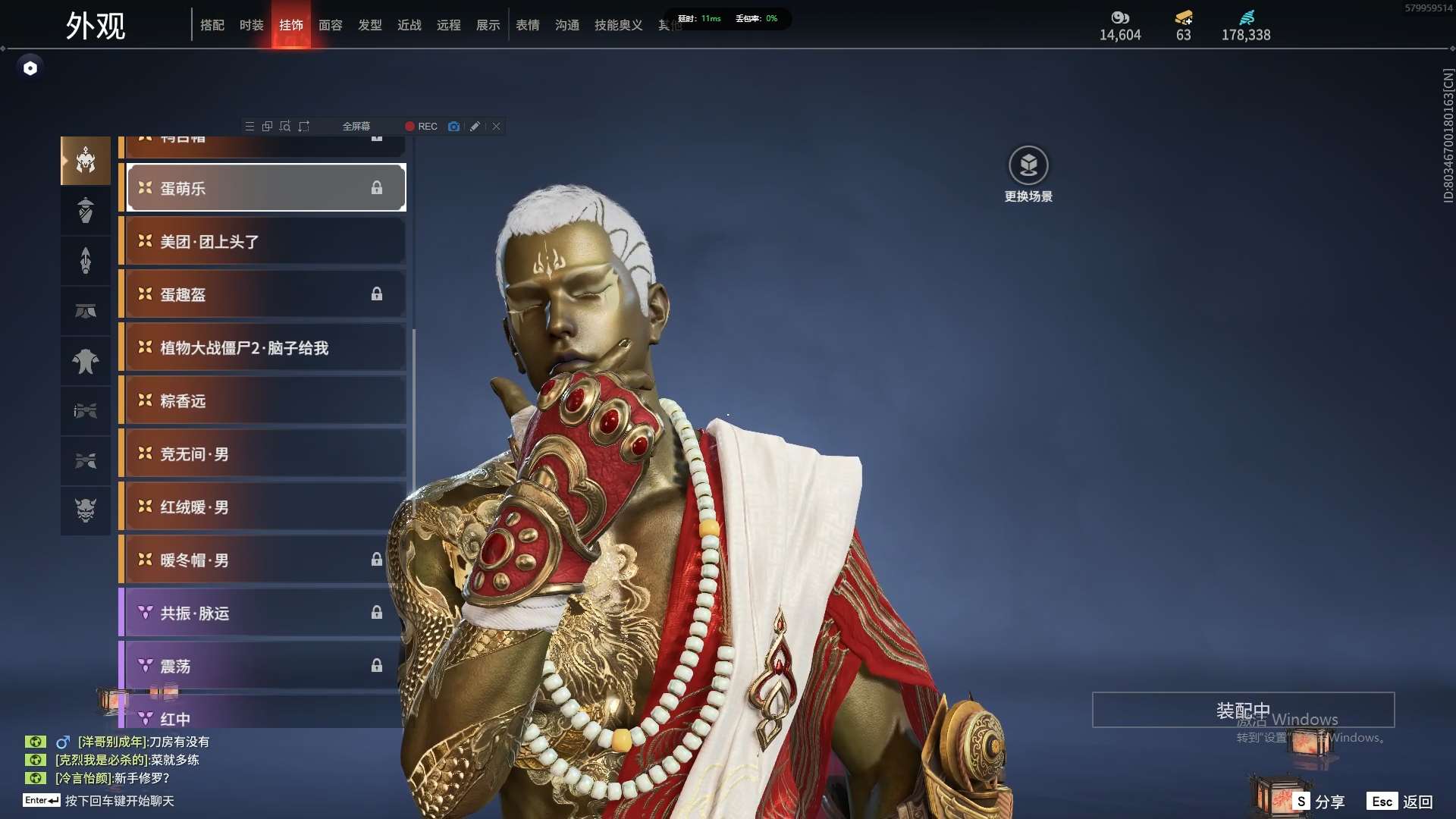Viewport: 1456px width, 819px height.
Task: Open the 时装 tab
Action: click(x=252, y=25)
